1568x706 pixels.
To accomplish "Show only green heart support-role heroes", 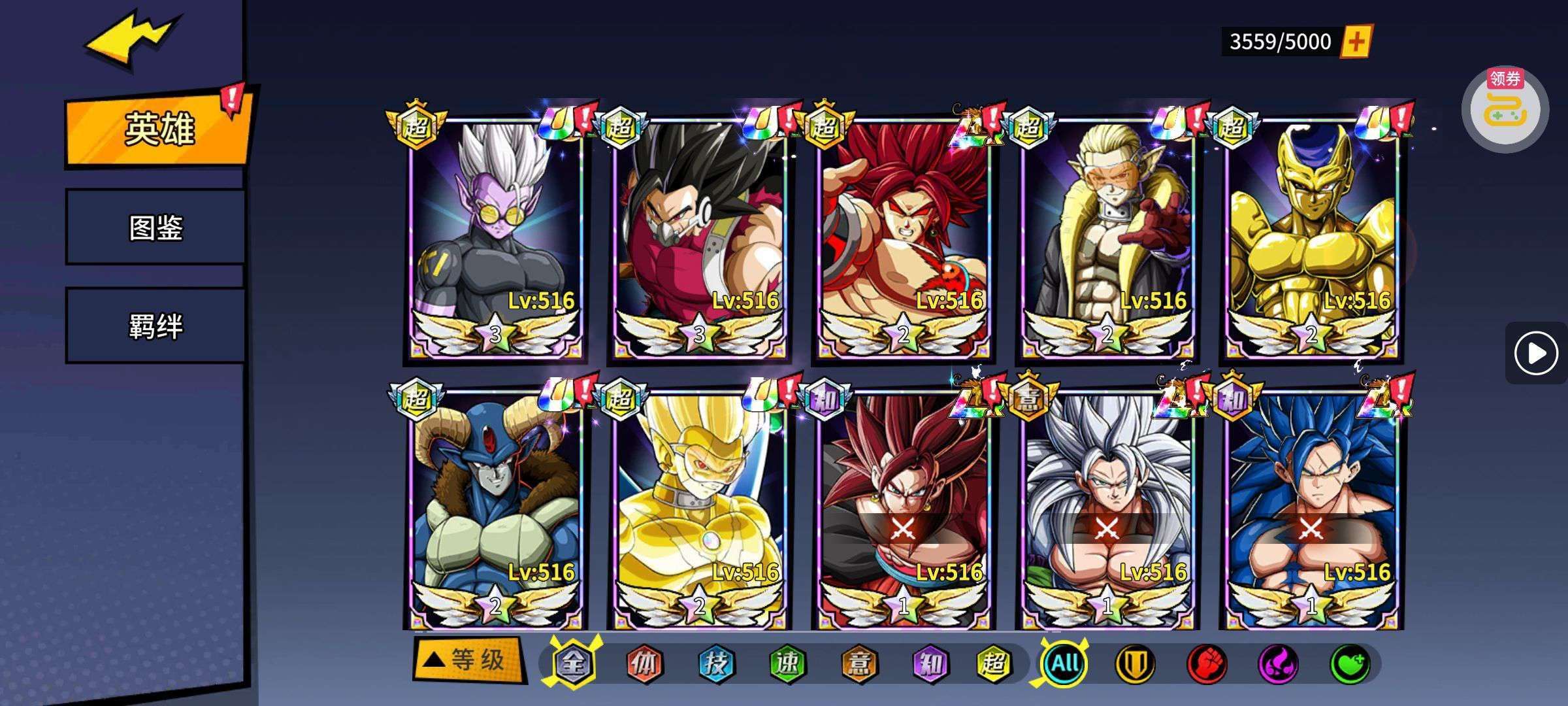I will tap(1350, 664).
